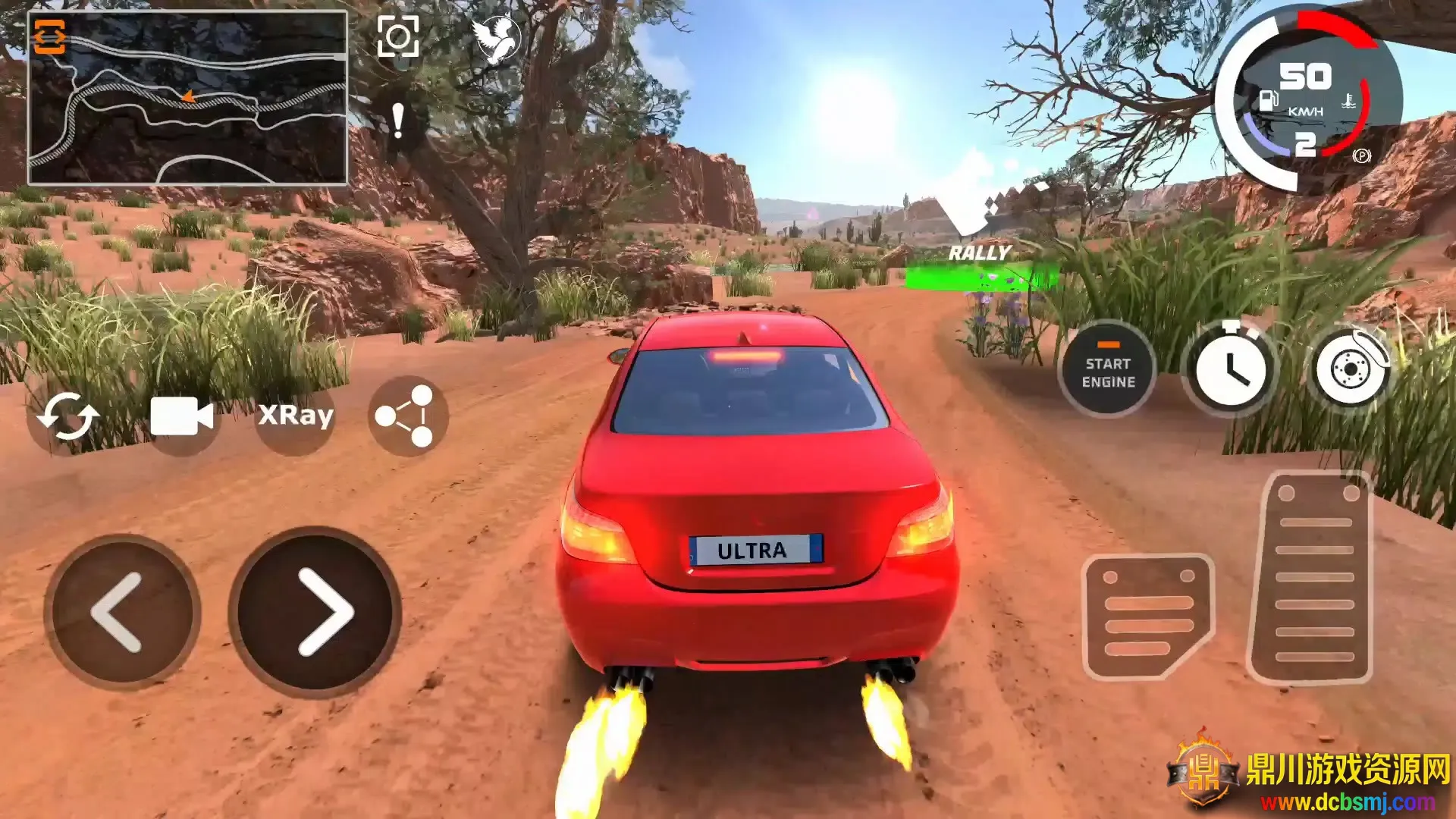Tap the Start Engine button

click(x=1107, y=372)
